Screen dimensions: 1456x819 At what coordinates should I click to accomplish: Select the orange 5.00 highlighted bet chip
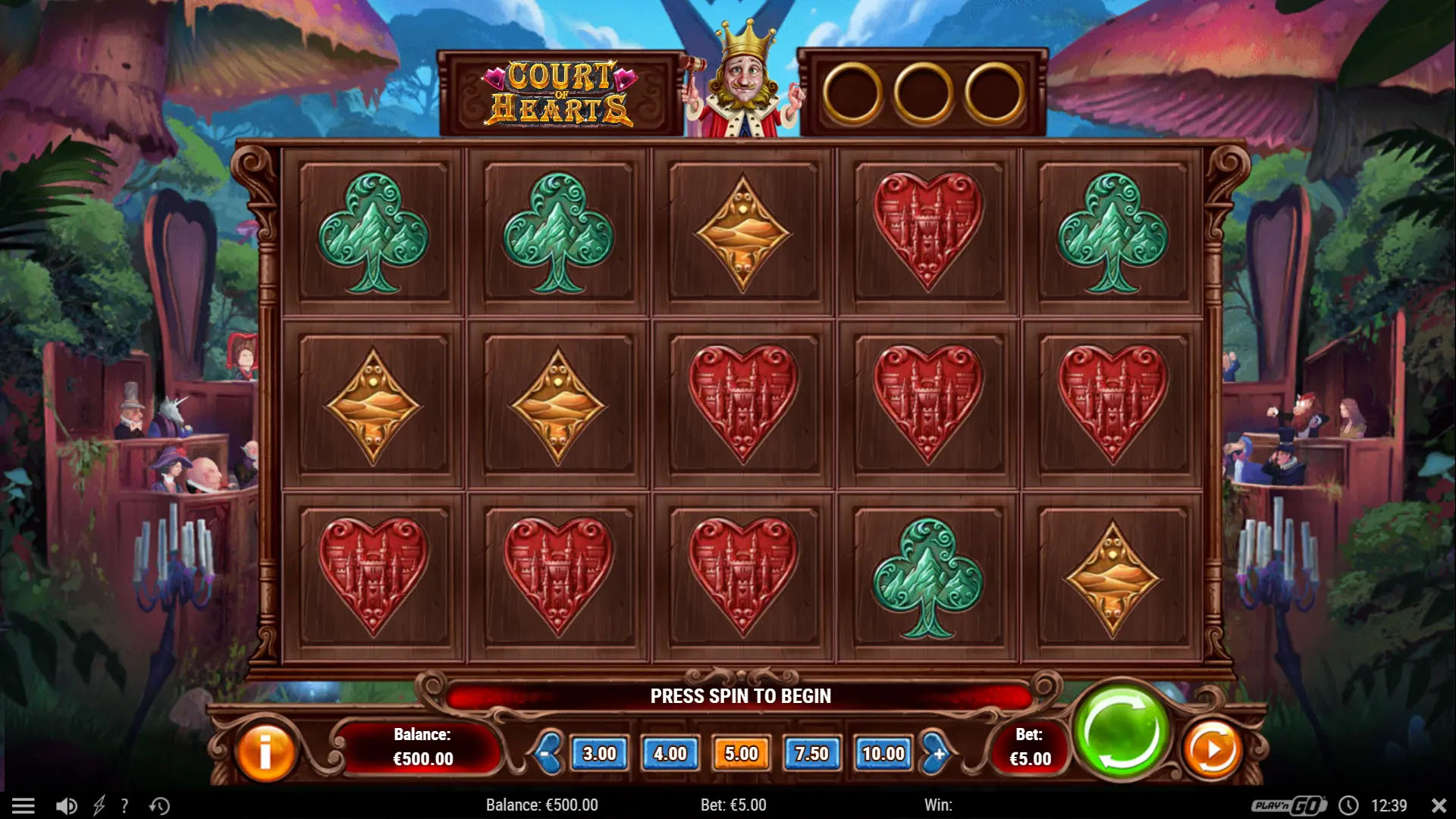click(742, 754)
